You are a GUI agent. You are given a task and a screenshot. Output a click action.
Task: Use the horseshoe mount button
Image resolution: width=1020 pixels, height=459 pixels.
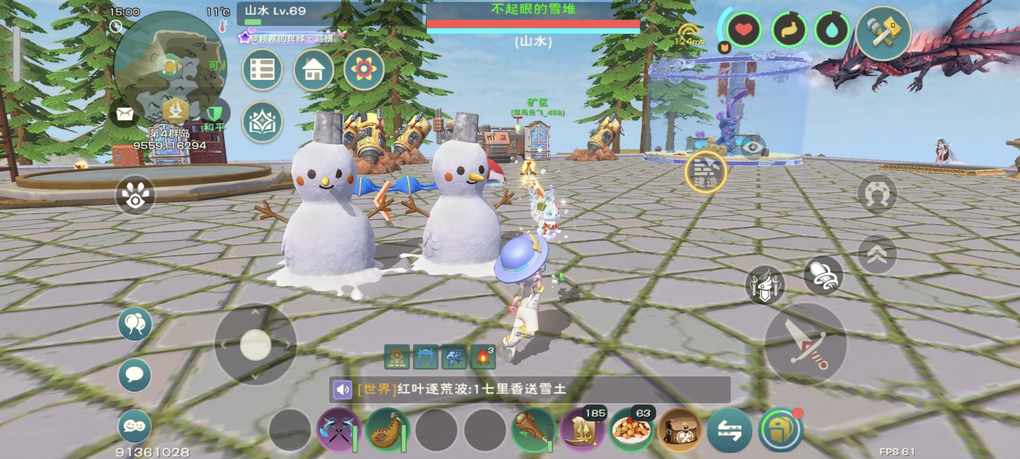[877, 193]
